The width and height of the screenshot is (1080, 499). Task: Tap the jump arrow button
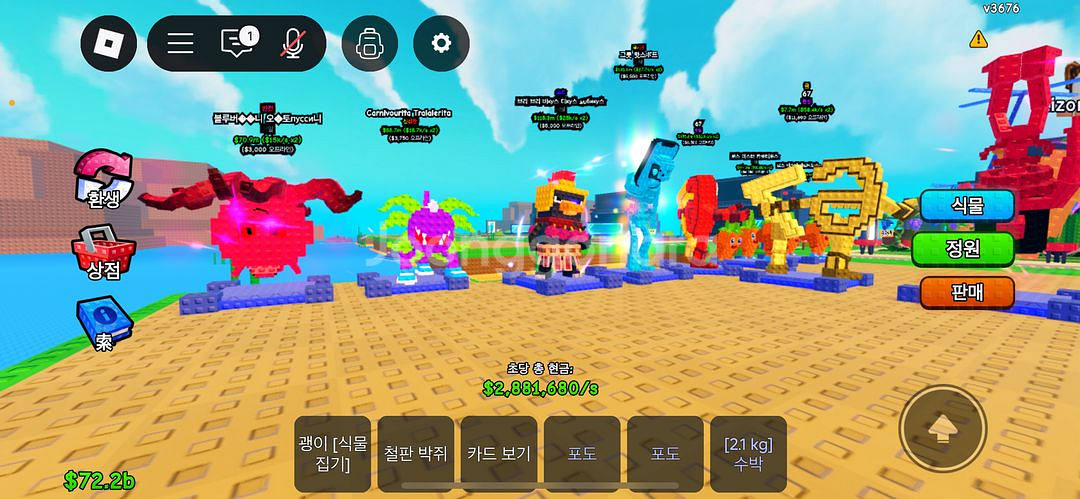(x=942, y=429)
